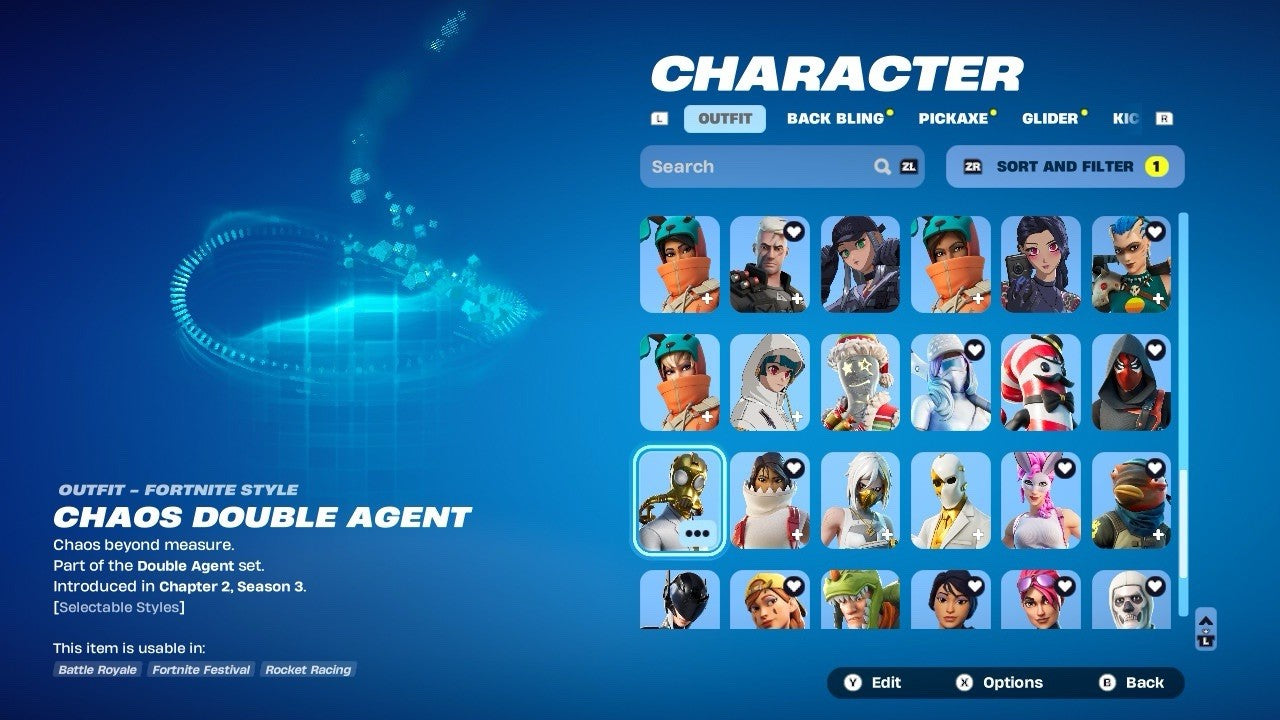The height and width of the screenshot is (720, 1280).
Task: Select the white hoodie anime outfit
Action: pyautogui.click(x=769, y=382)
